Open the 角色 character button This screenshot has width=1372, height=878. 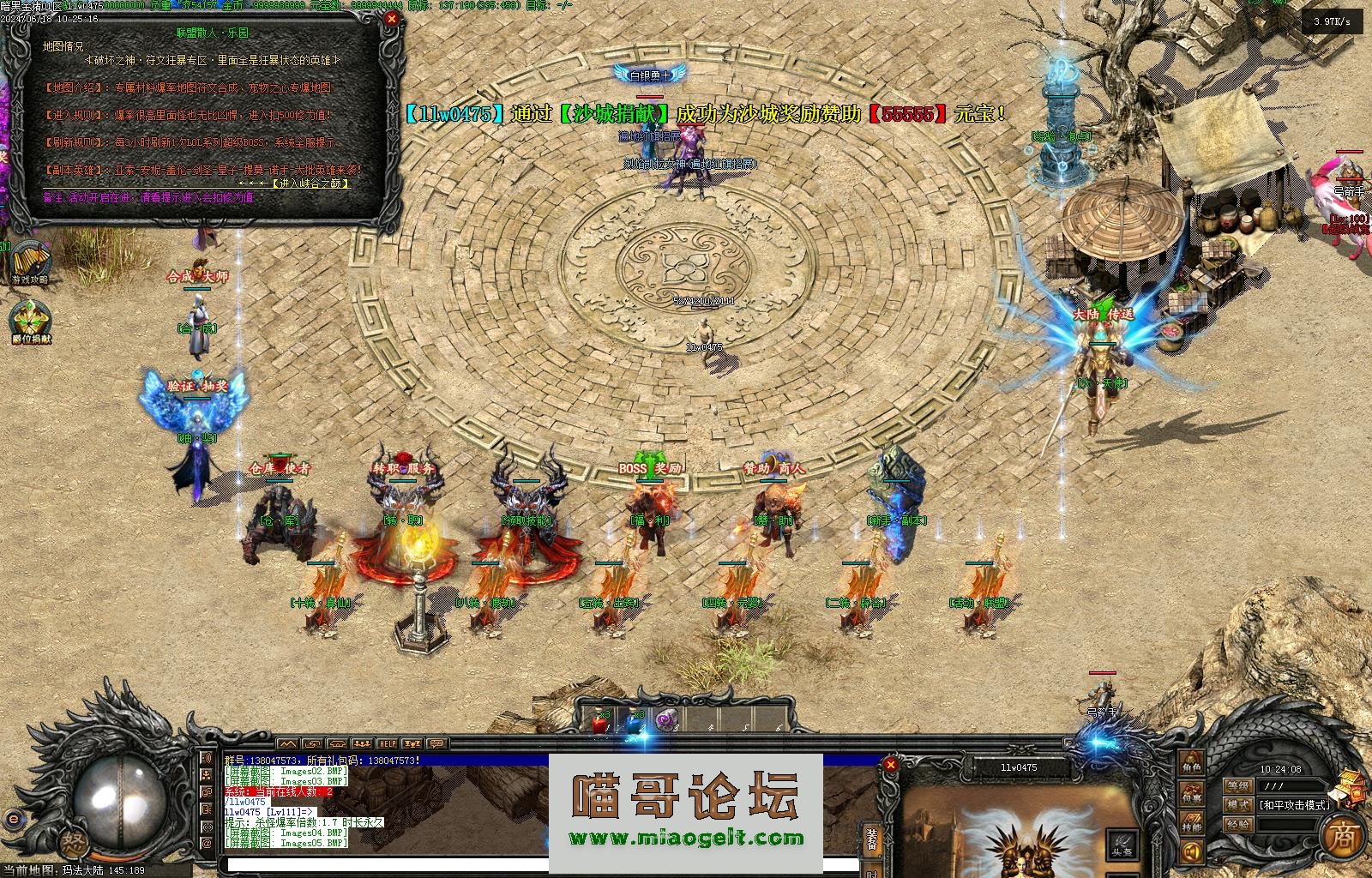pos(1191,761)
